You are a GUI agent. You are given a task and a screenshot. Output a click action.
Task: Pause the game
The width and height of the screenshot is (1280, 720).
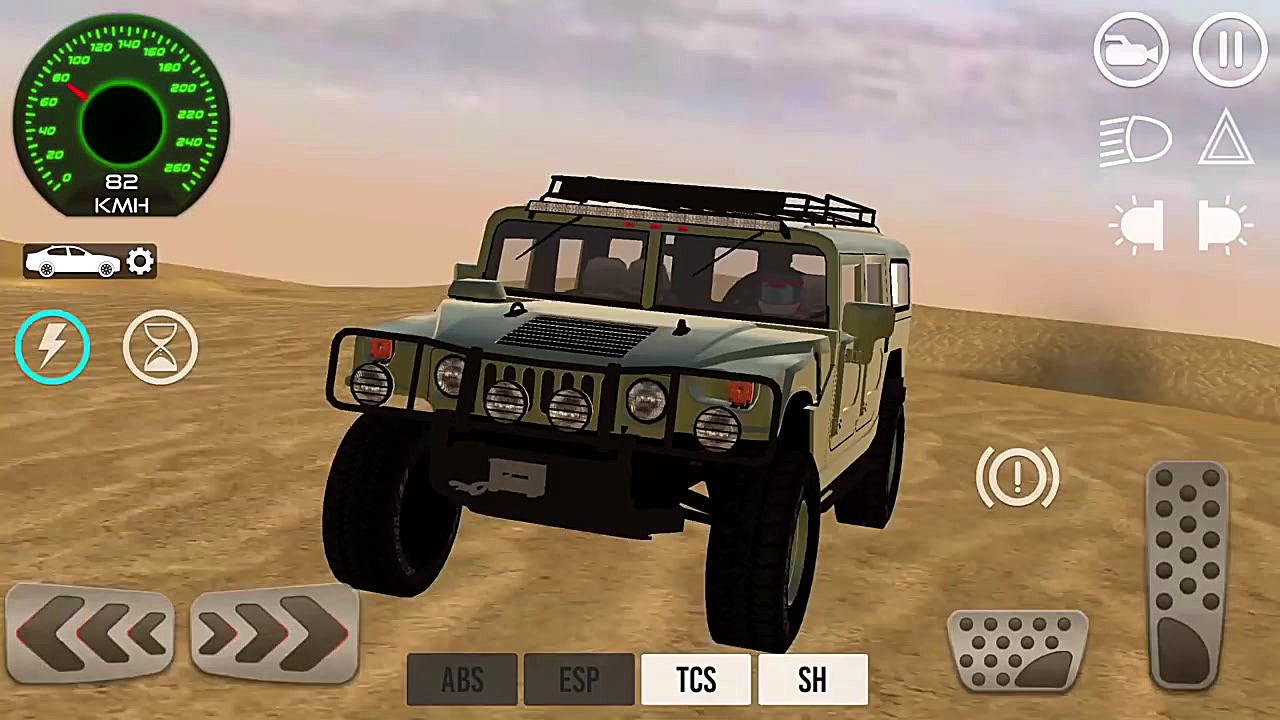[1229, 50]
